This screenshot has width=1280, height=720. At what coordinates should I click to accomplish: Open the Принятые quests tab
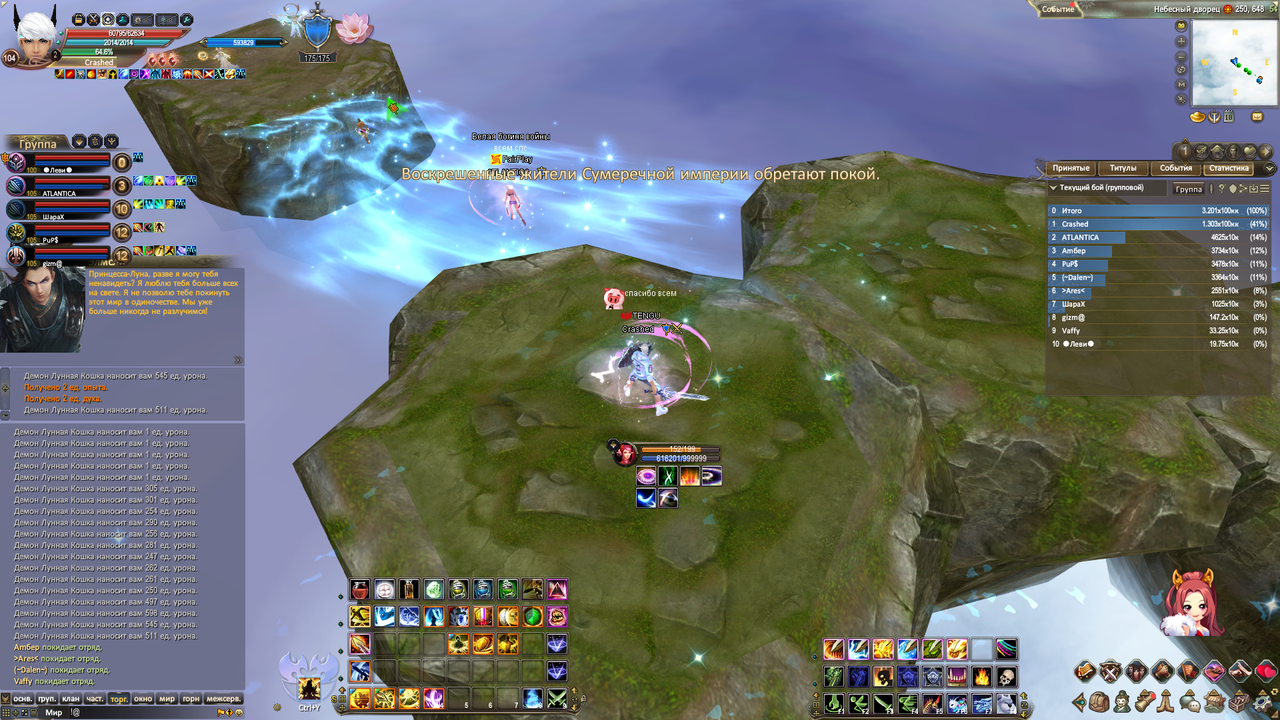pos(1069,168)
